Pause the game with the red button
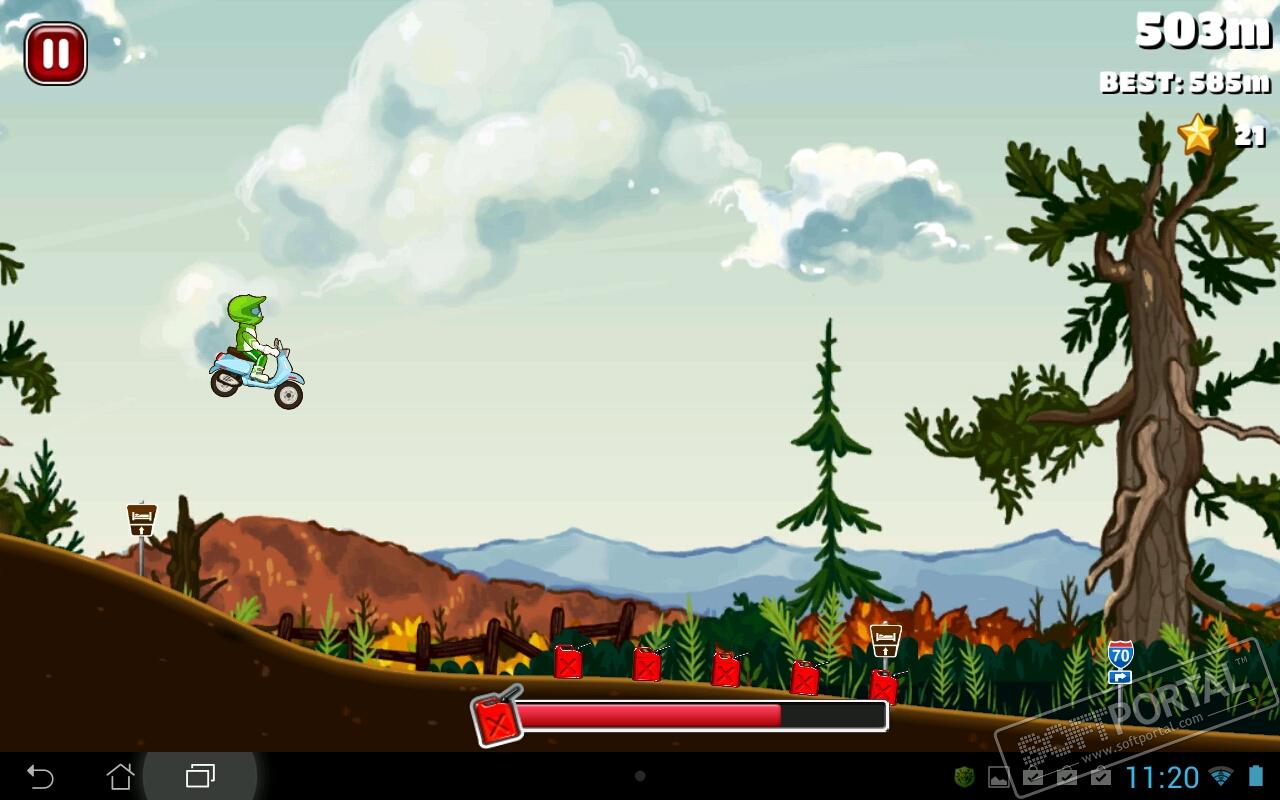Screen dimensions: 1280x800 56,53
